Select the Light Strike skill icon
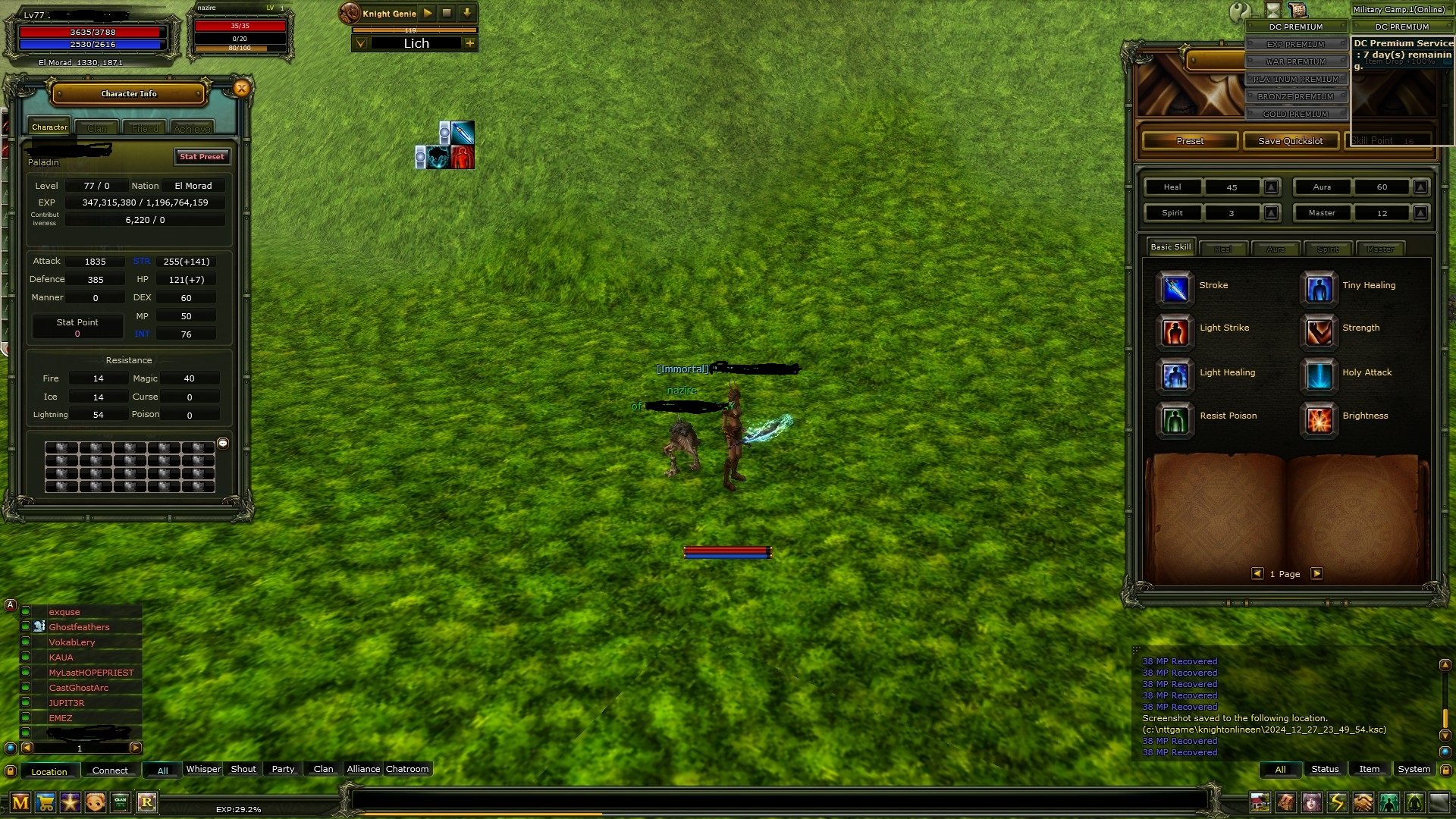Screen dimensions: 1456x819 1174,333
